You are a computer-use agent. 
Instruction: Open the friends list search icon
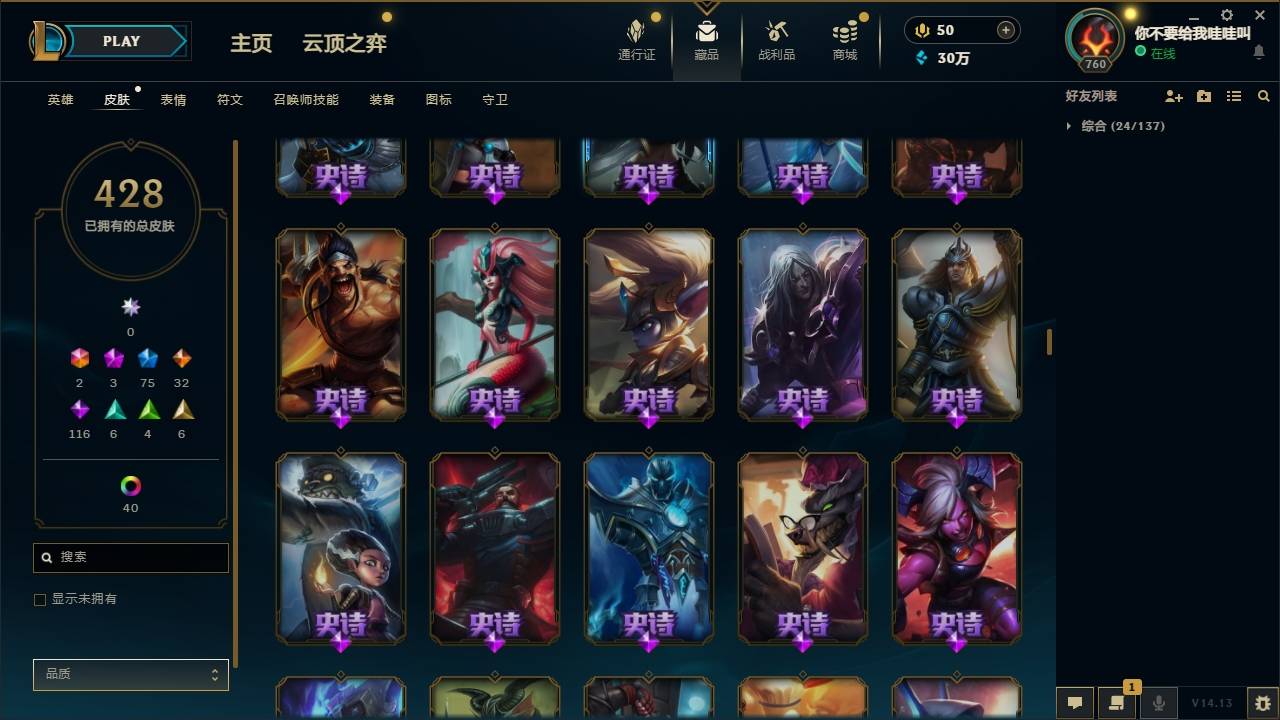1264,96
